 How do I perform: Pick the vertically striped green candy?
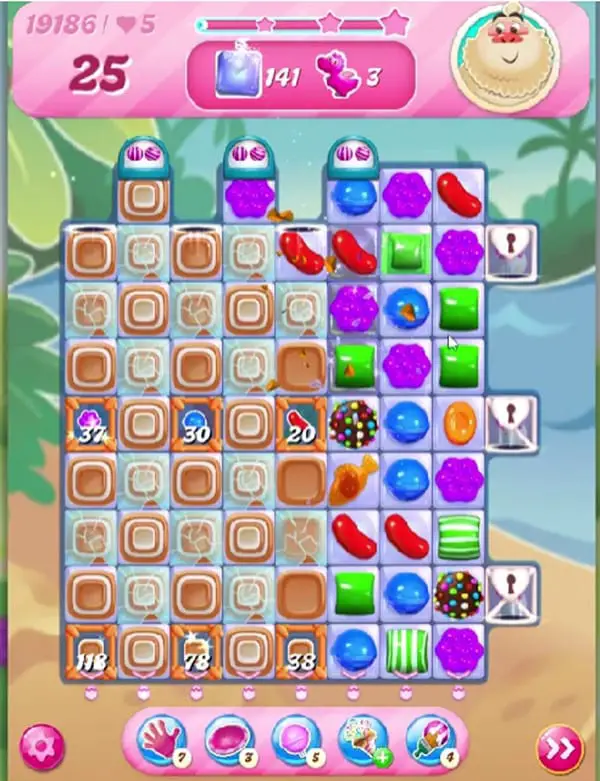406,646
